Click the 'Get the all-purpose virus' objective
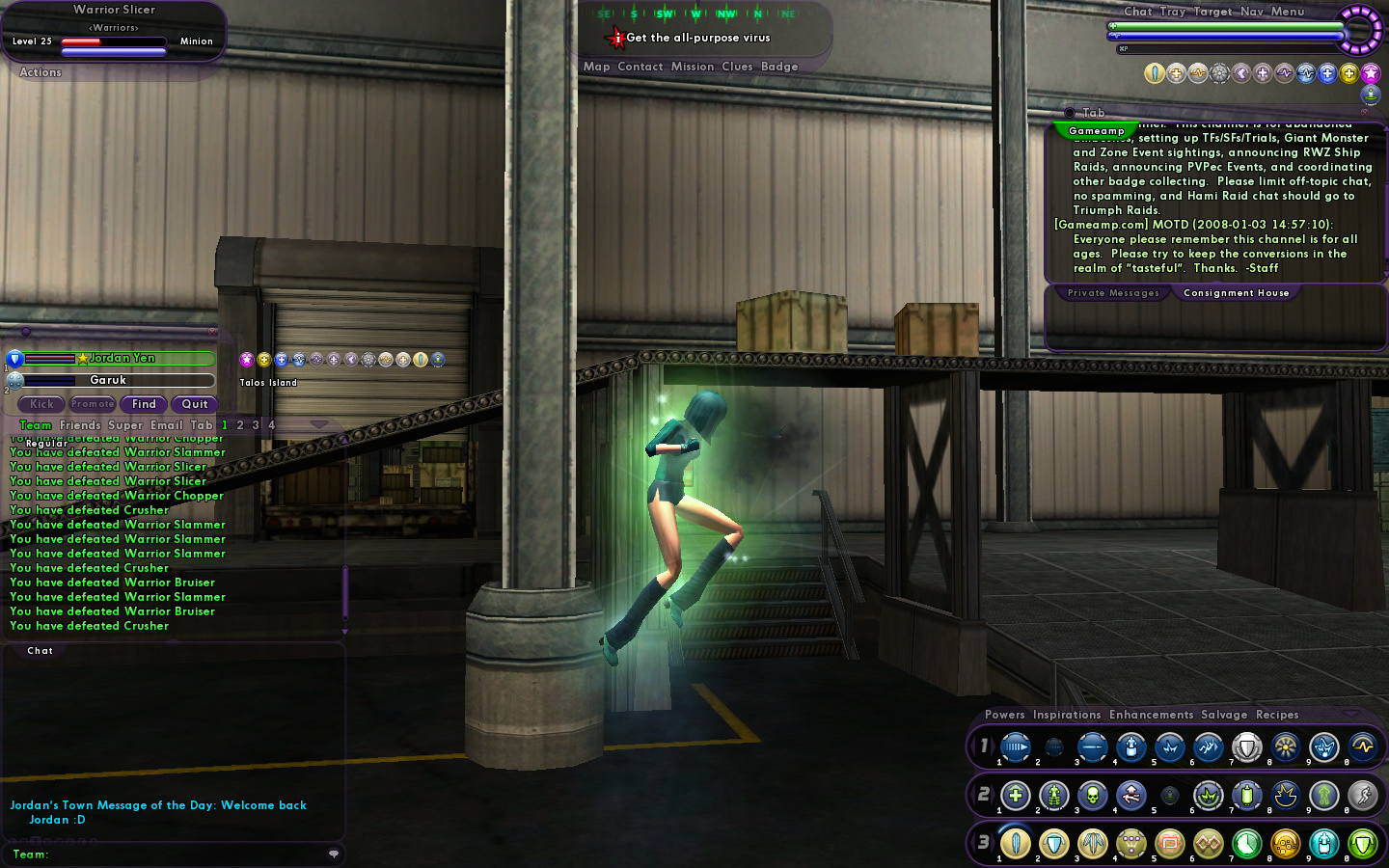Image resolution: width=1389 pixels, height=868 pixels. pos(697,38)
